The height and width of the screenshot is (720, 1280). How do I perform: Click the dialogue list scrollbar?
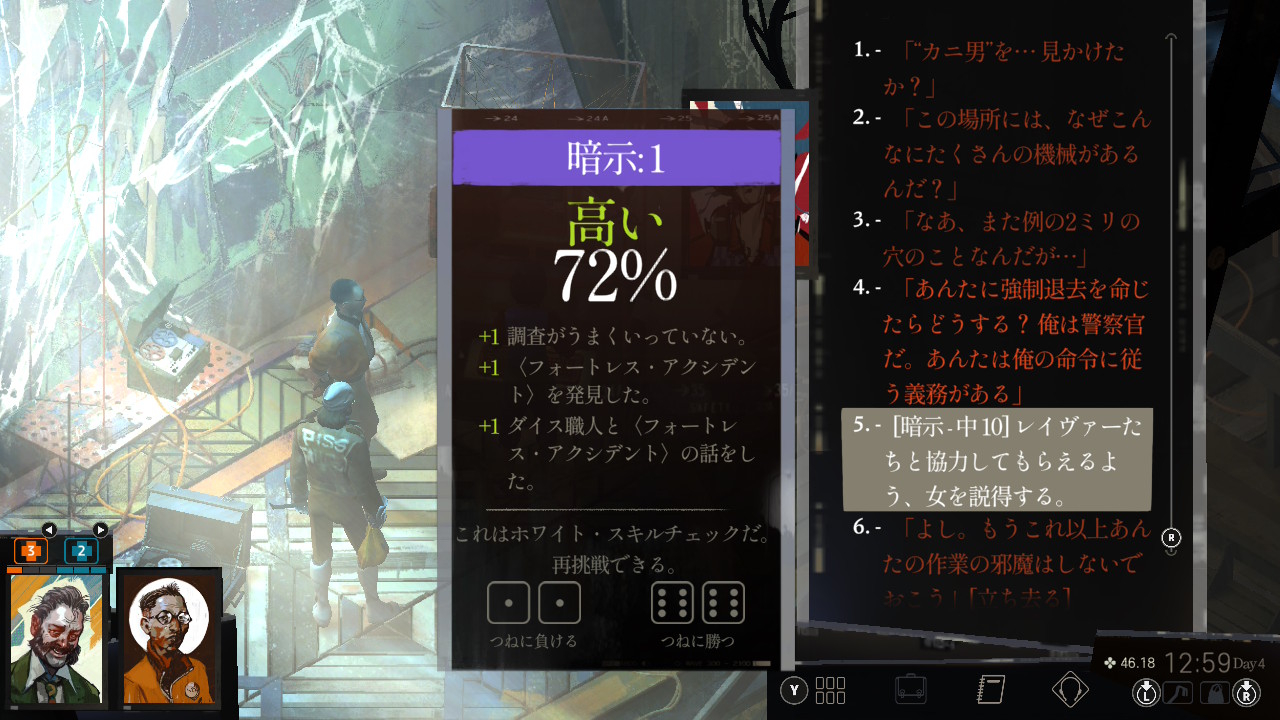click(x=1172, y=290)
